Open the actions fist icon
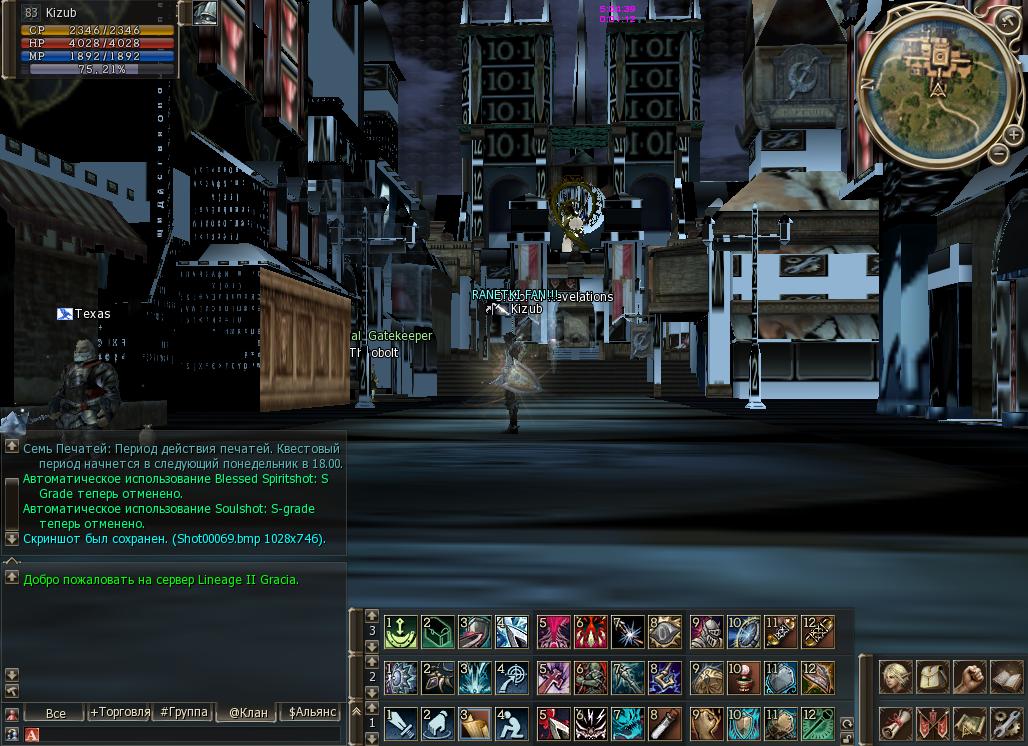The width and height of the screenshot is (1028, 746). (x=970, y=677)
